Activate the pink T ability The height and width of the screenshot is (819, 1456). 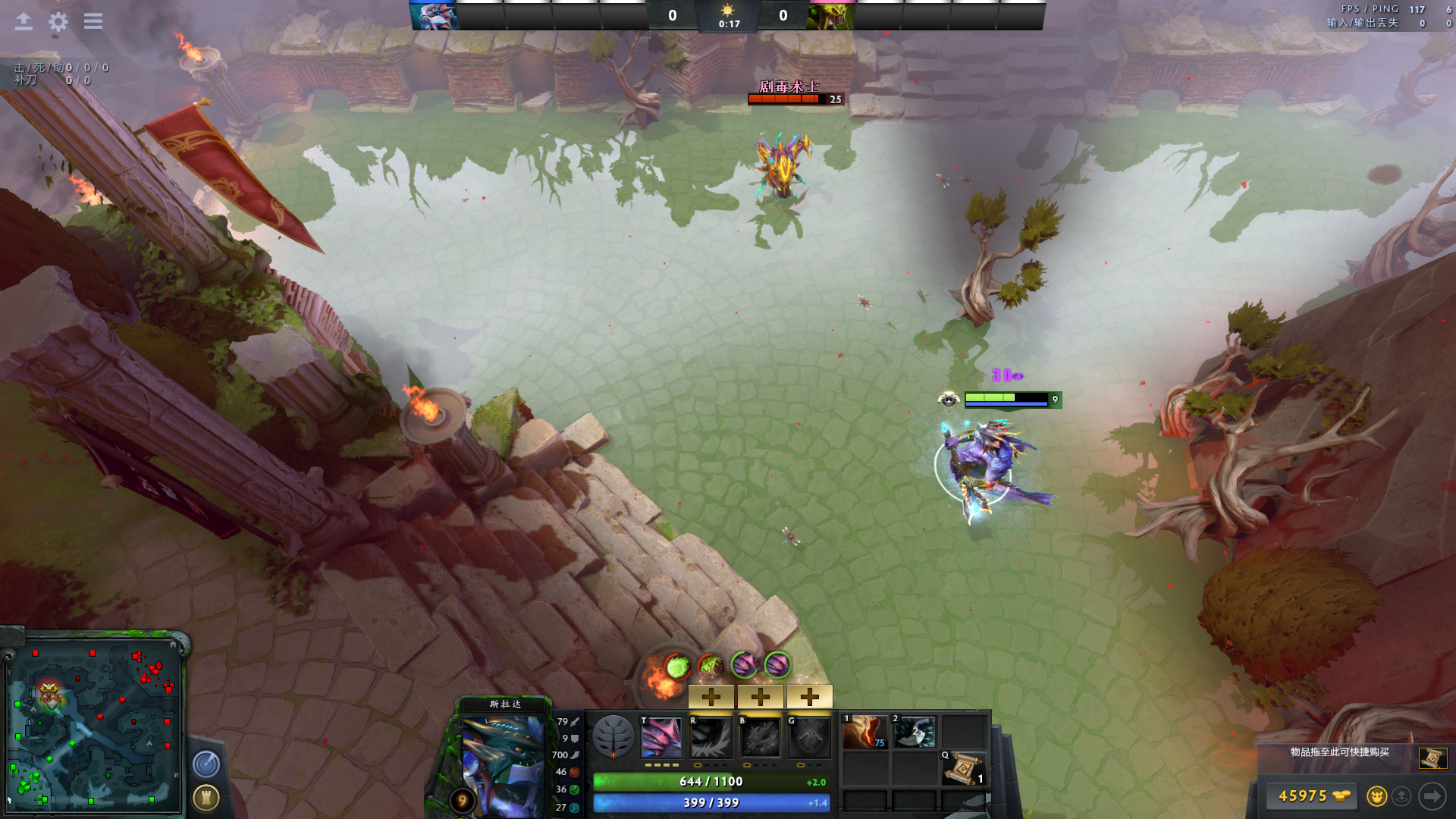pyautogui.click(x=661, y=737)
